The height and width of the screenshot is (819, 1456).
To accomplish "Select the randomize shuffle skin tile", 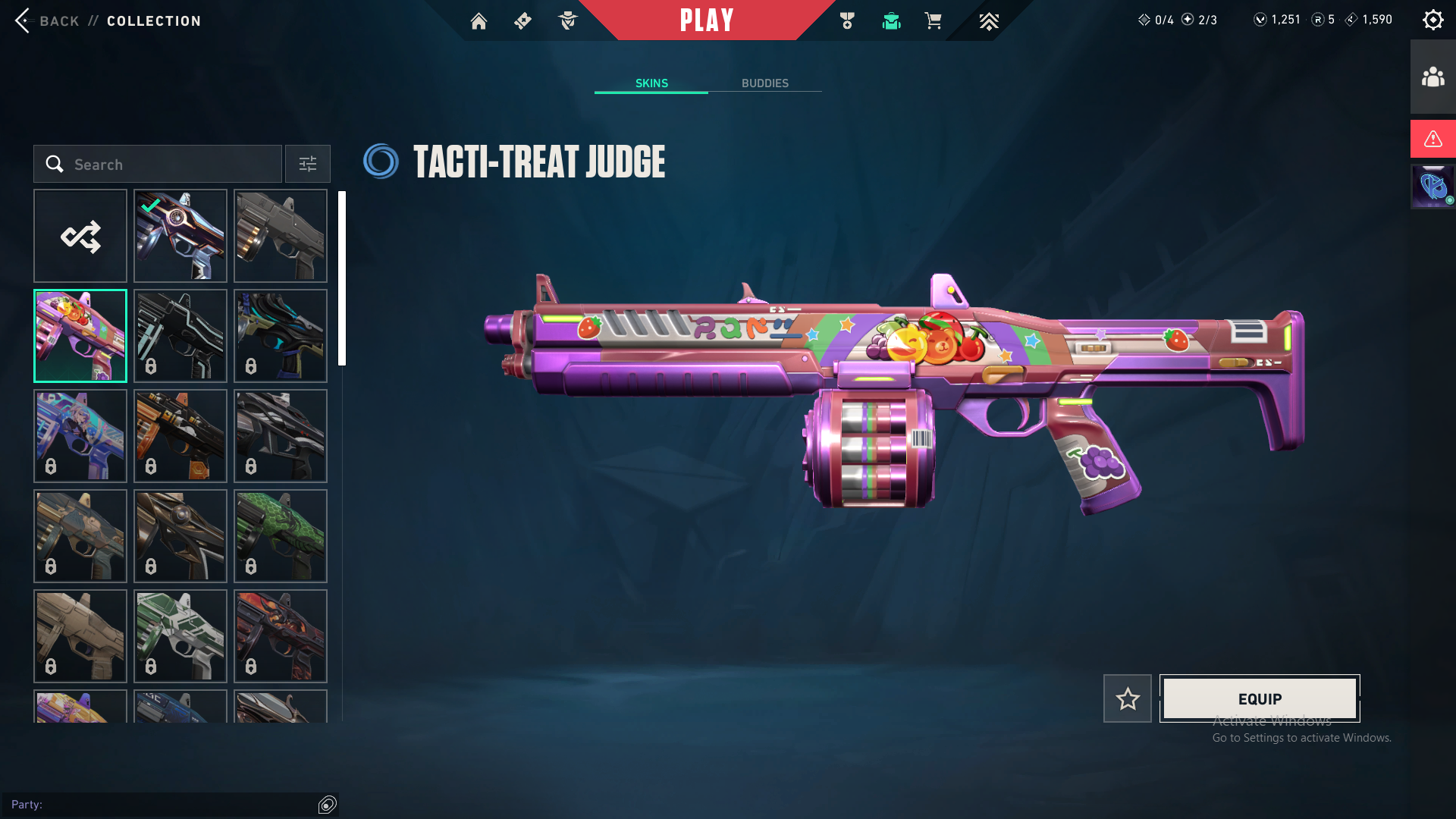I will click(x=80, y=237).
